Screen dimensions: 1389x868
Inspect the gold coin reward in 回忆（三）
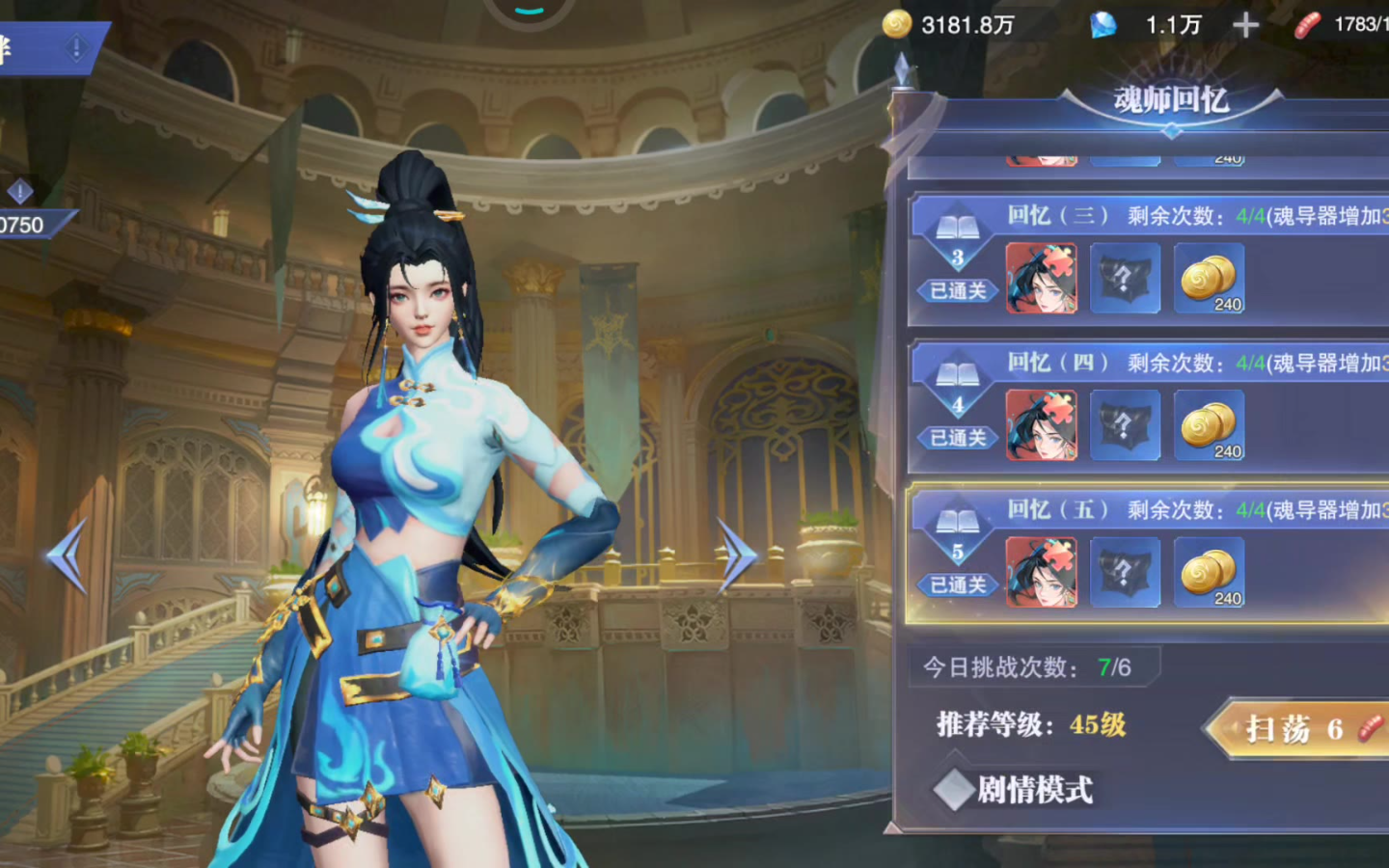coord(1209,279)
